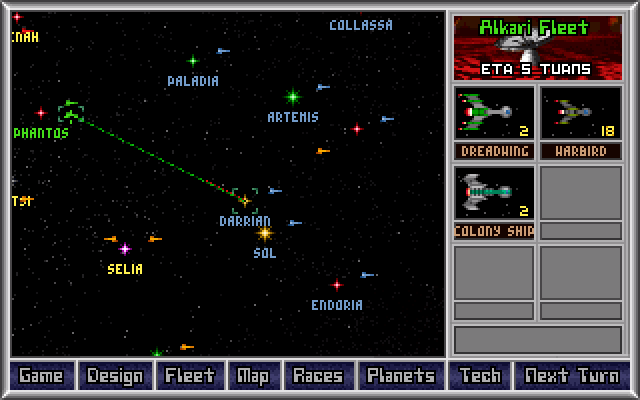Select the Warbird ship thumbnail

580,113
